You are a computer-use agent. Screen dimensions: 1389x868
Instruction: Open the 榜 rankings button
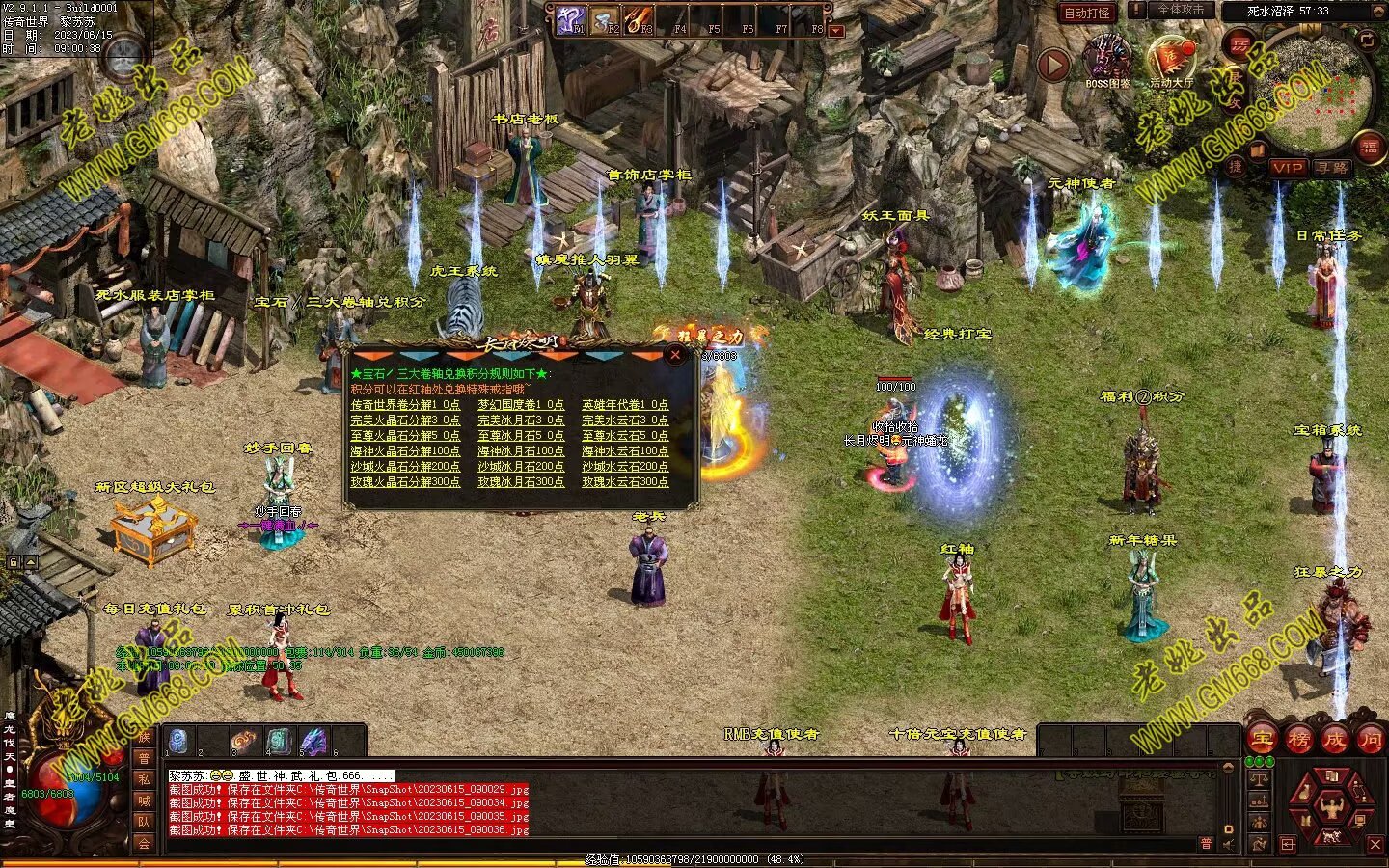click(1298, 740)
